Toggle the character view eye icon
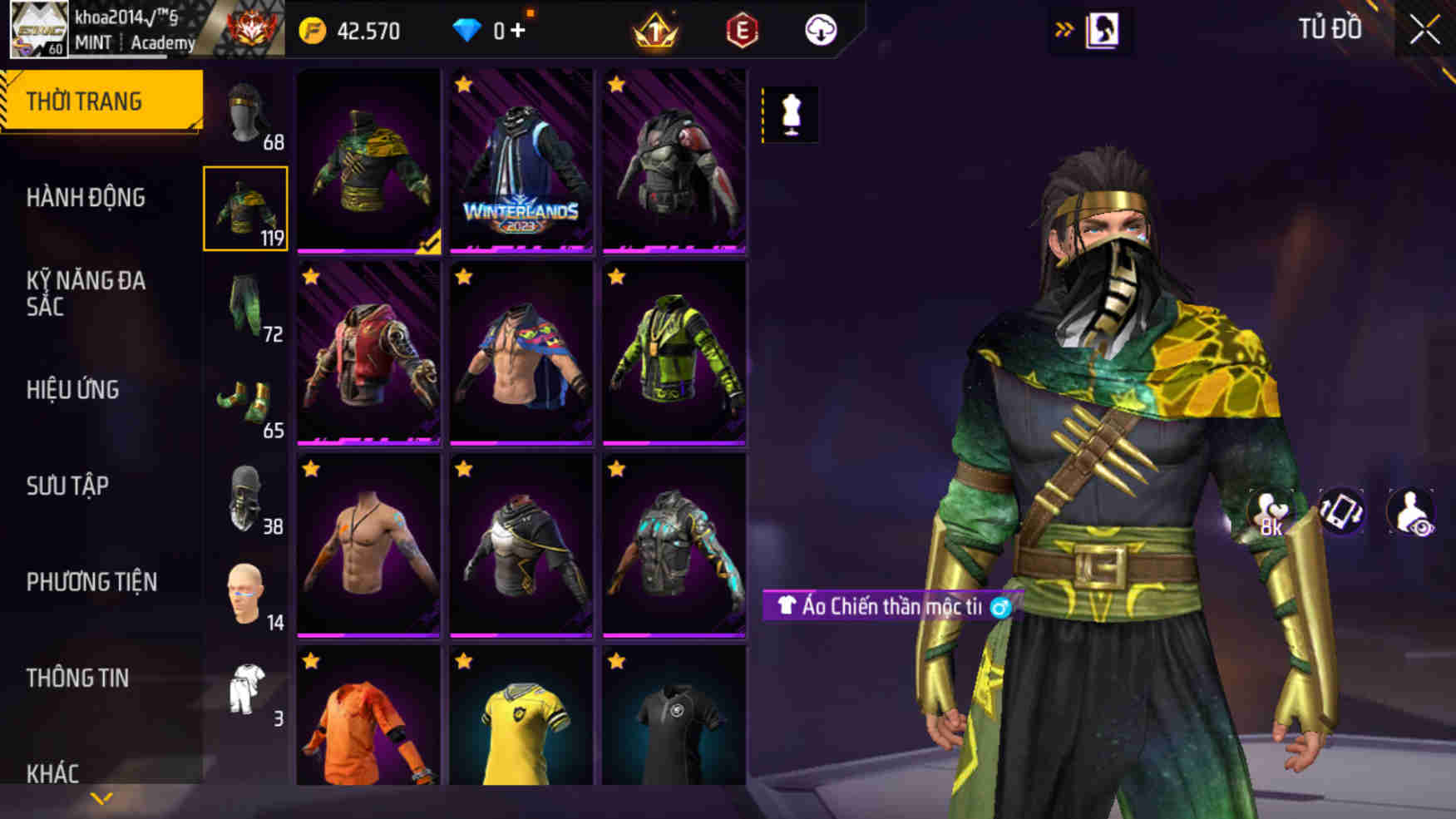This screenshot has width=1456, height=819. pyautogui.click(x=1410, y=512)
